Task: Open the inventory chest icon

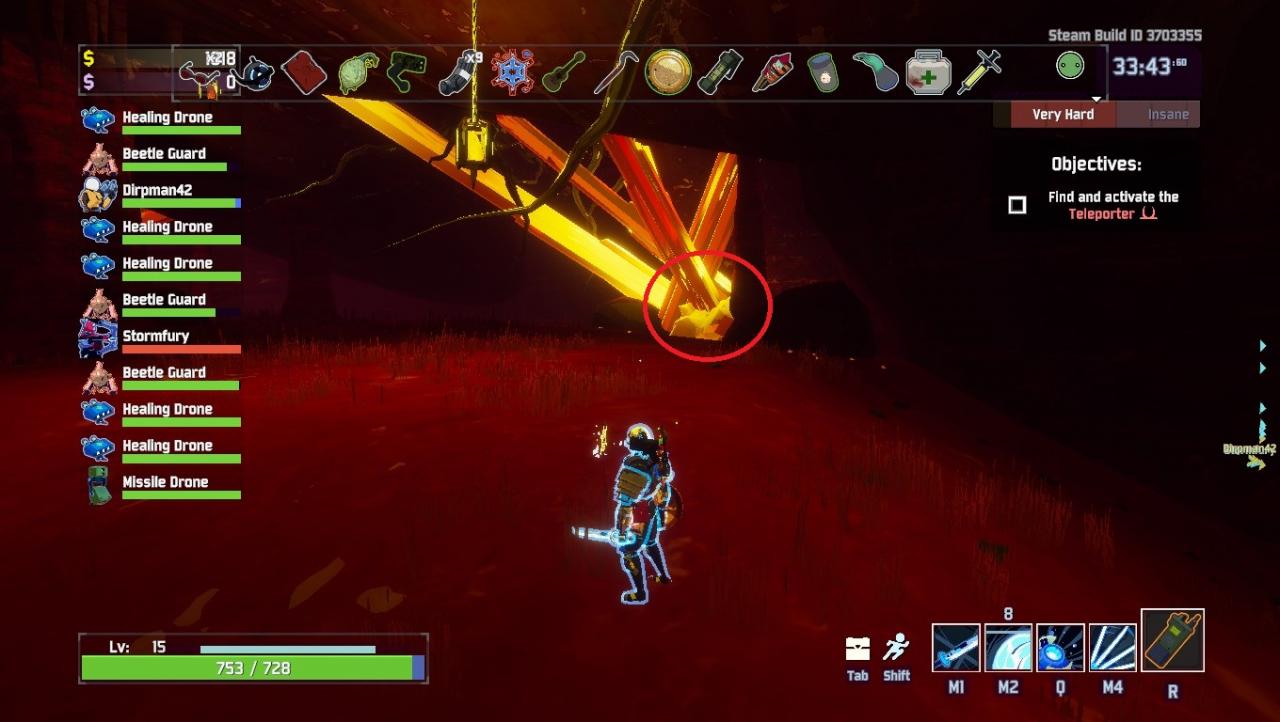Action: coord(857,649)
